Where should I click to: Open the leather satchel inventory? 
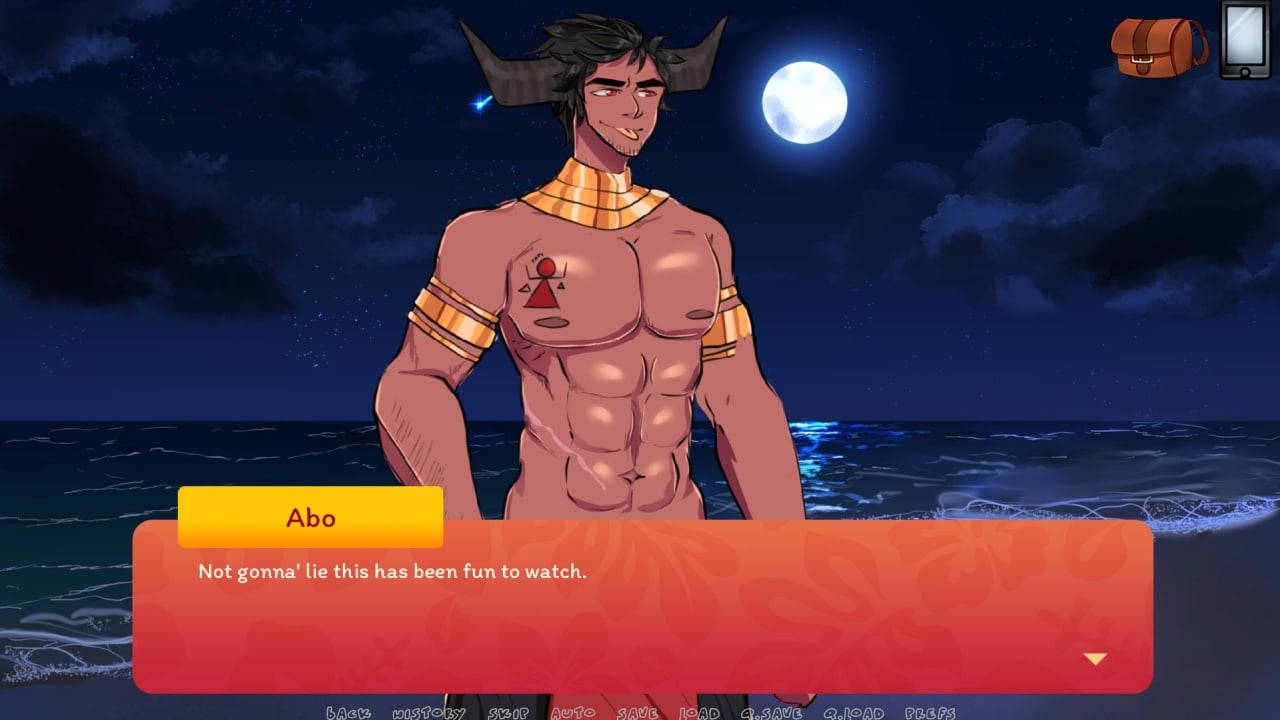(1158, 46)
